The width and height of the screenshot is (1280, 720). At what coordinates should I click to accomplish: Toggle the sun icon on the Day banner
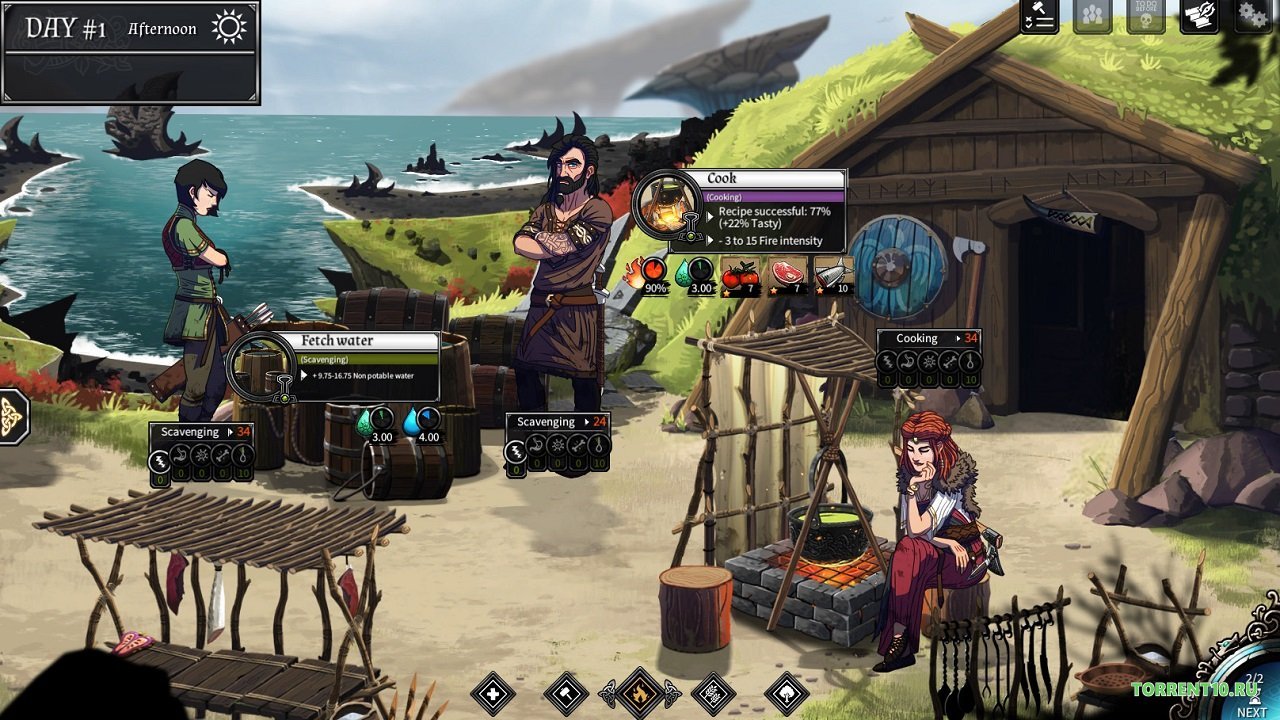point(229,25)
